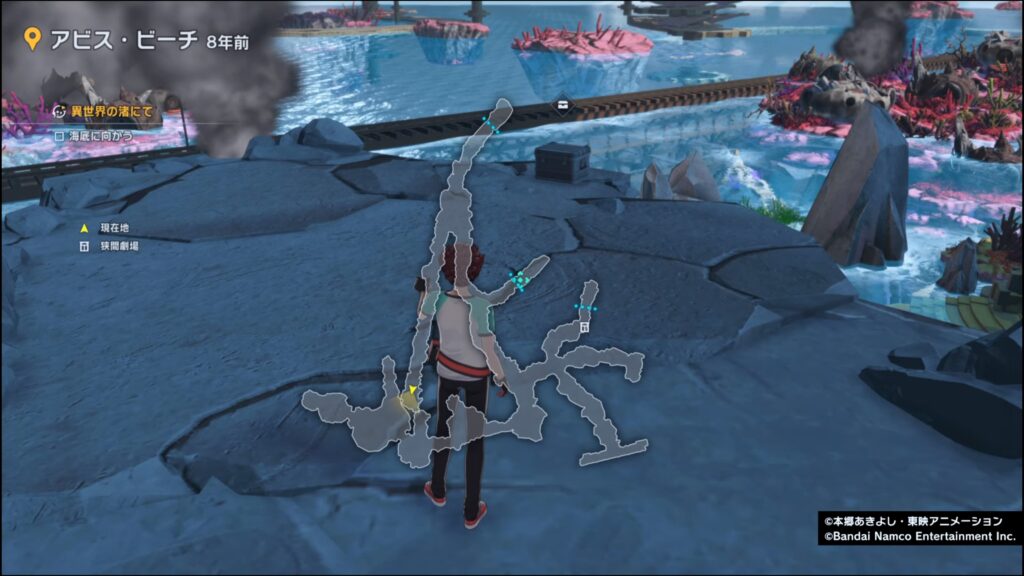Viewport: 1024px width, 576px height.
Task: Click the treasure chest diamond marker
Action: [566, 105]
